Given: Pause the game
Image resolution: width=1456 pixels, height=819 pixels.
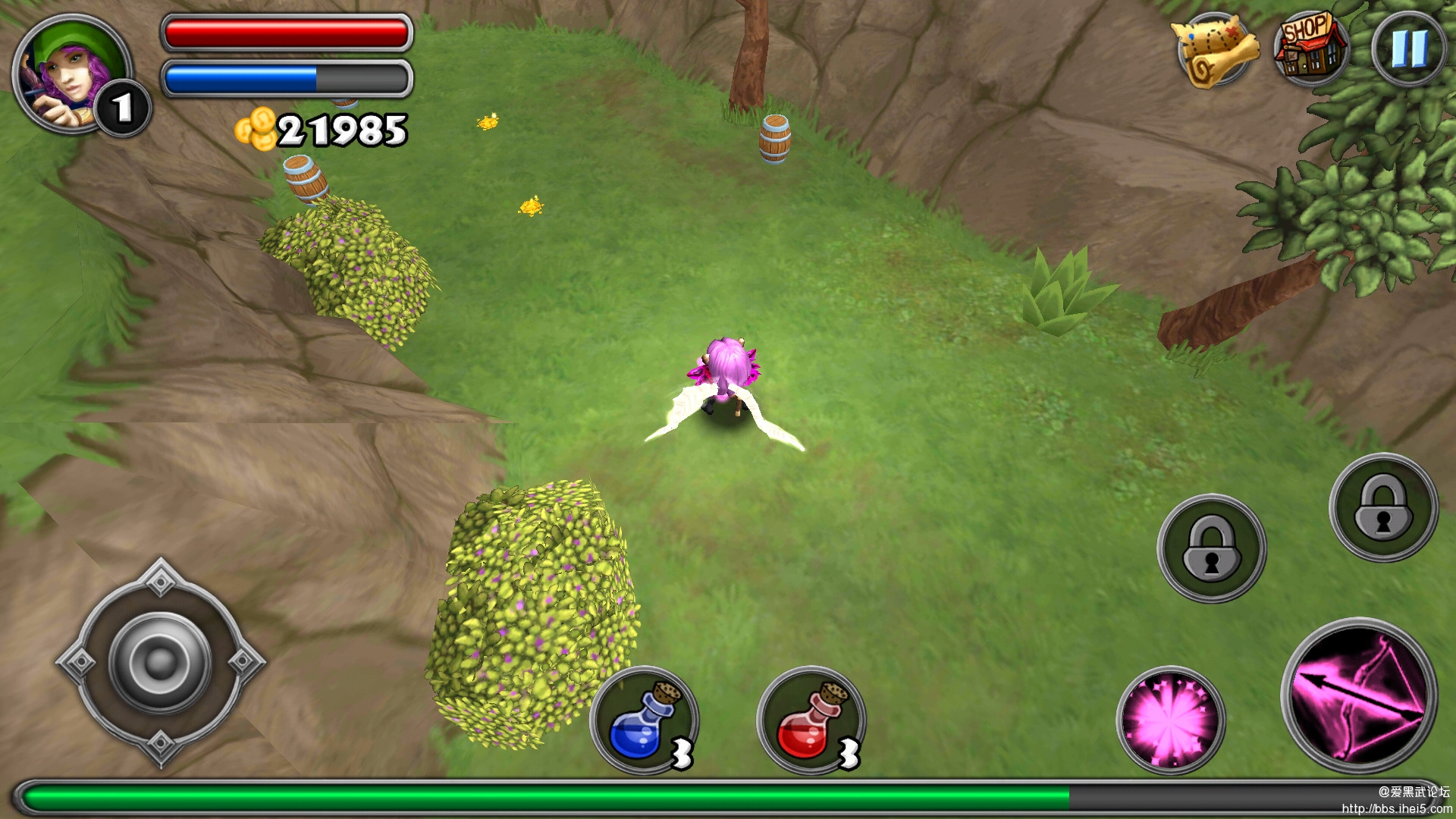Looking at the screenshot, I should pos(1408,49).
